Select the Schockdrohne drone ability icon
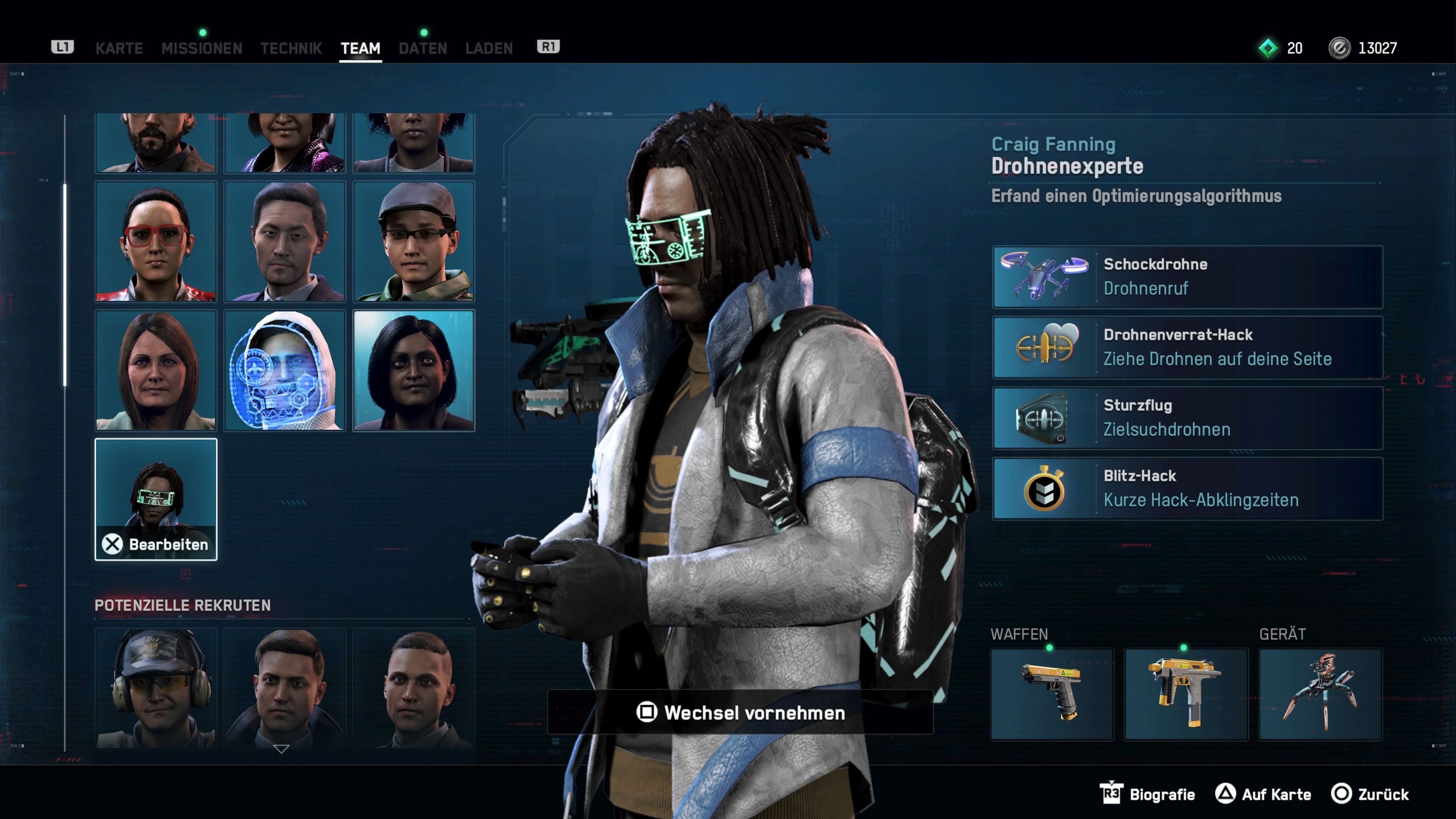1456x819 pixels. point(1044,276)
